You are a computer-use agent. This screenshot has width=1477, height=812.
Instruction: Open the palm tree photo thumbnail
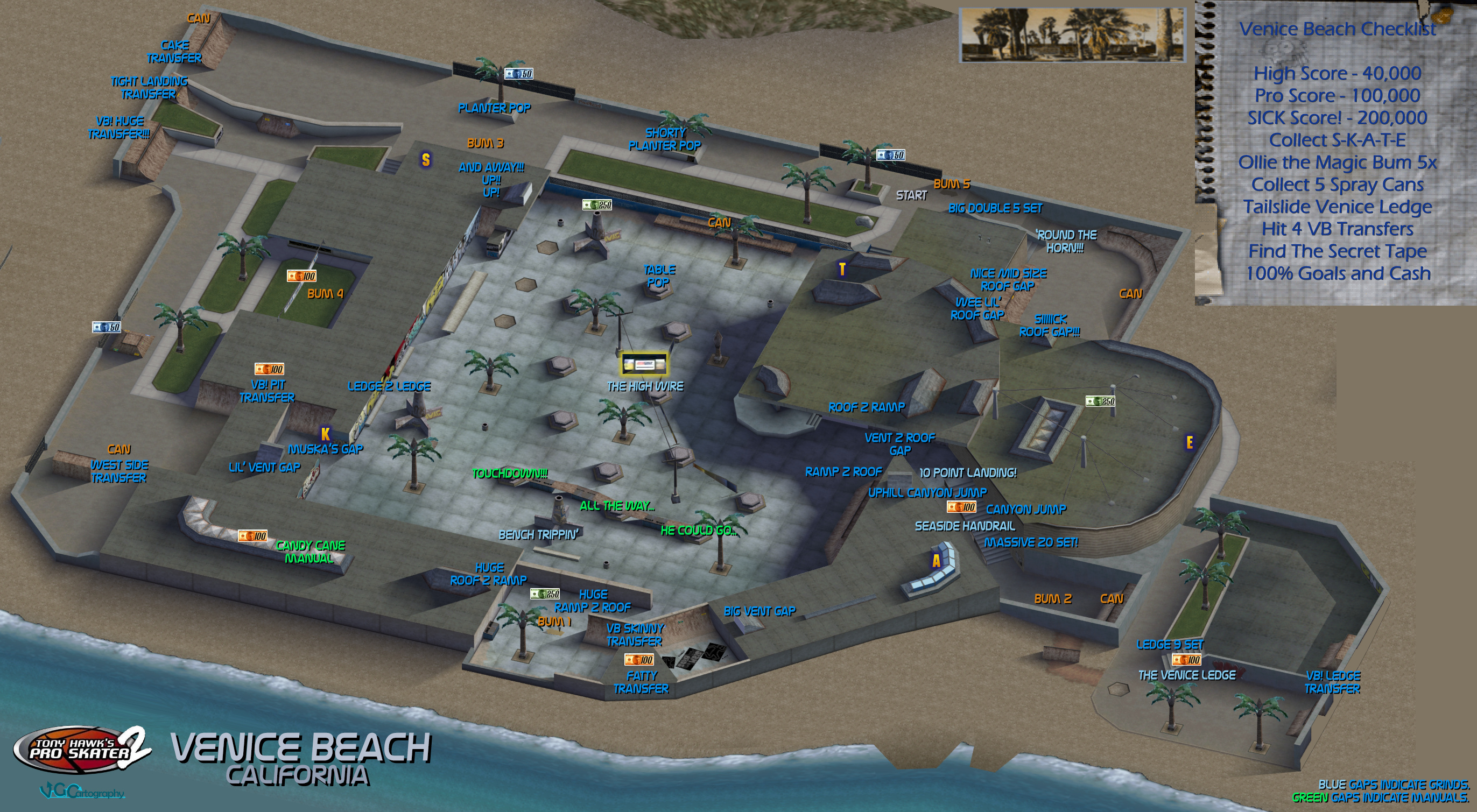pos(1072,35)
